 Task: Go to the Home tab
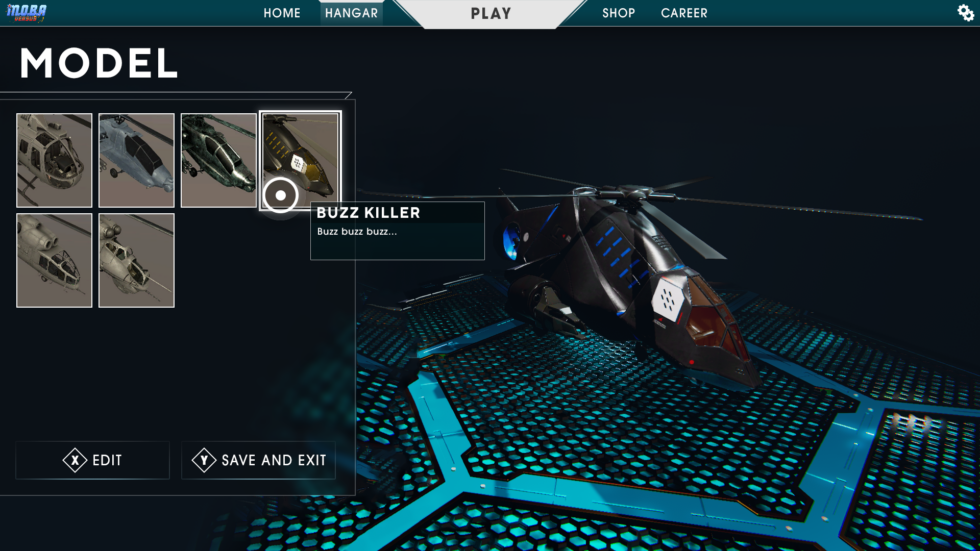coord(282,13)
